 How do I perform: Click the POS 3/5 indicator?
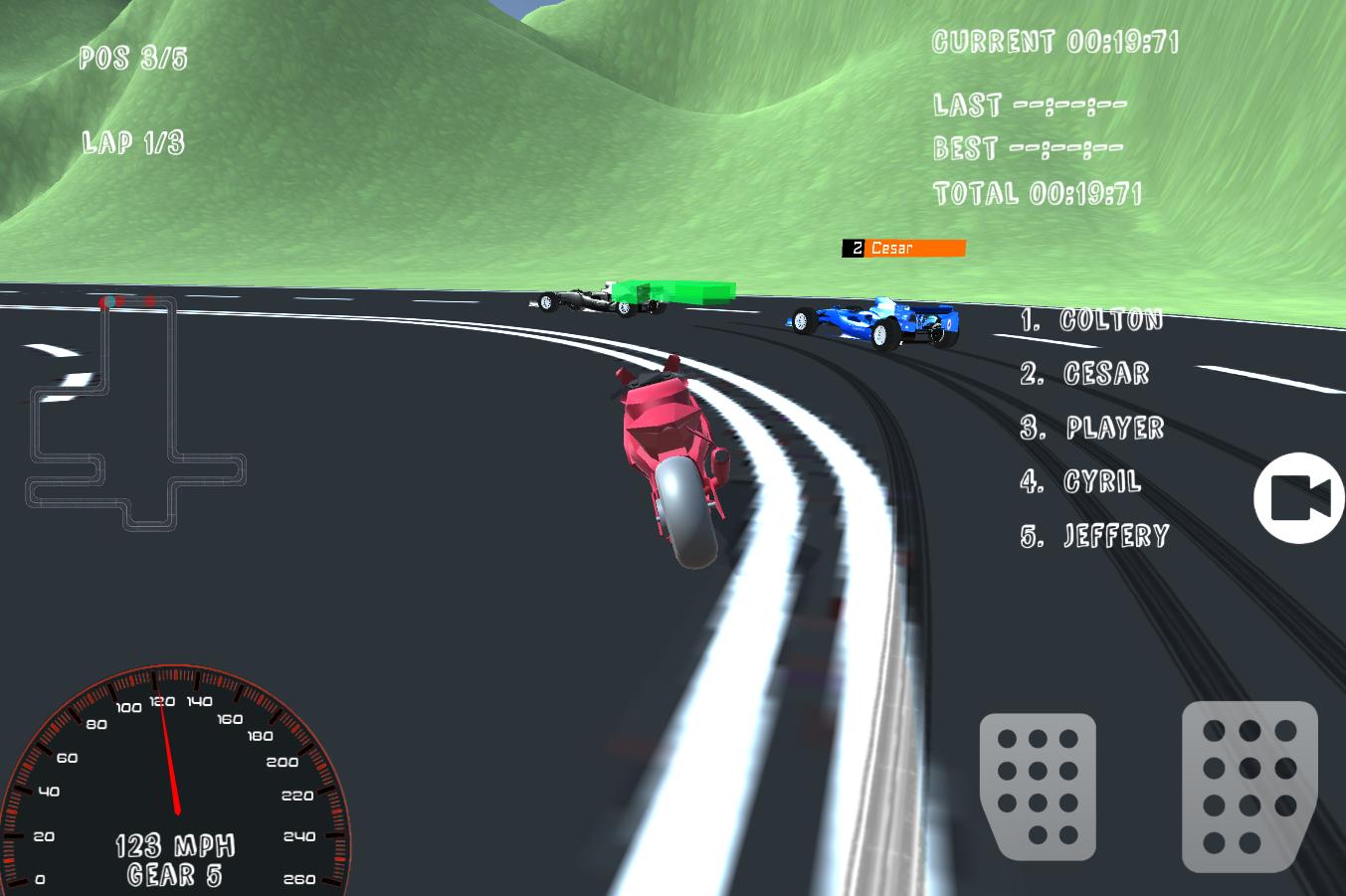click(132, 58)
